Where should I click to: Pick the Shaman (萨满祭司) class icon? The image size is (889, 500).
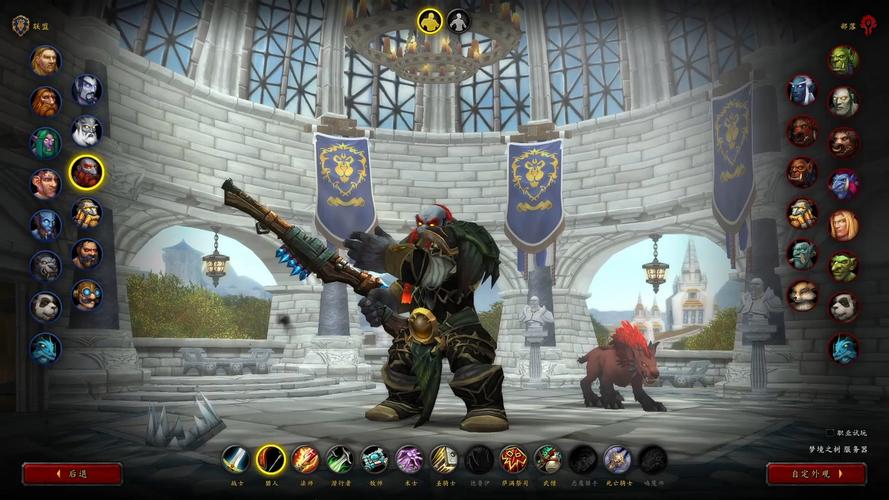513,459
